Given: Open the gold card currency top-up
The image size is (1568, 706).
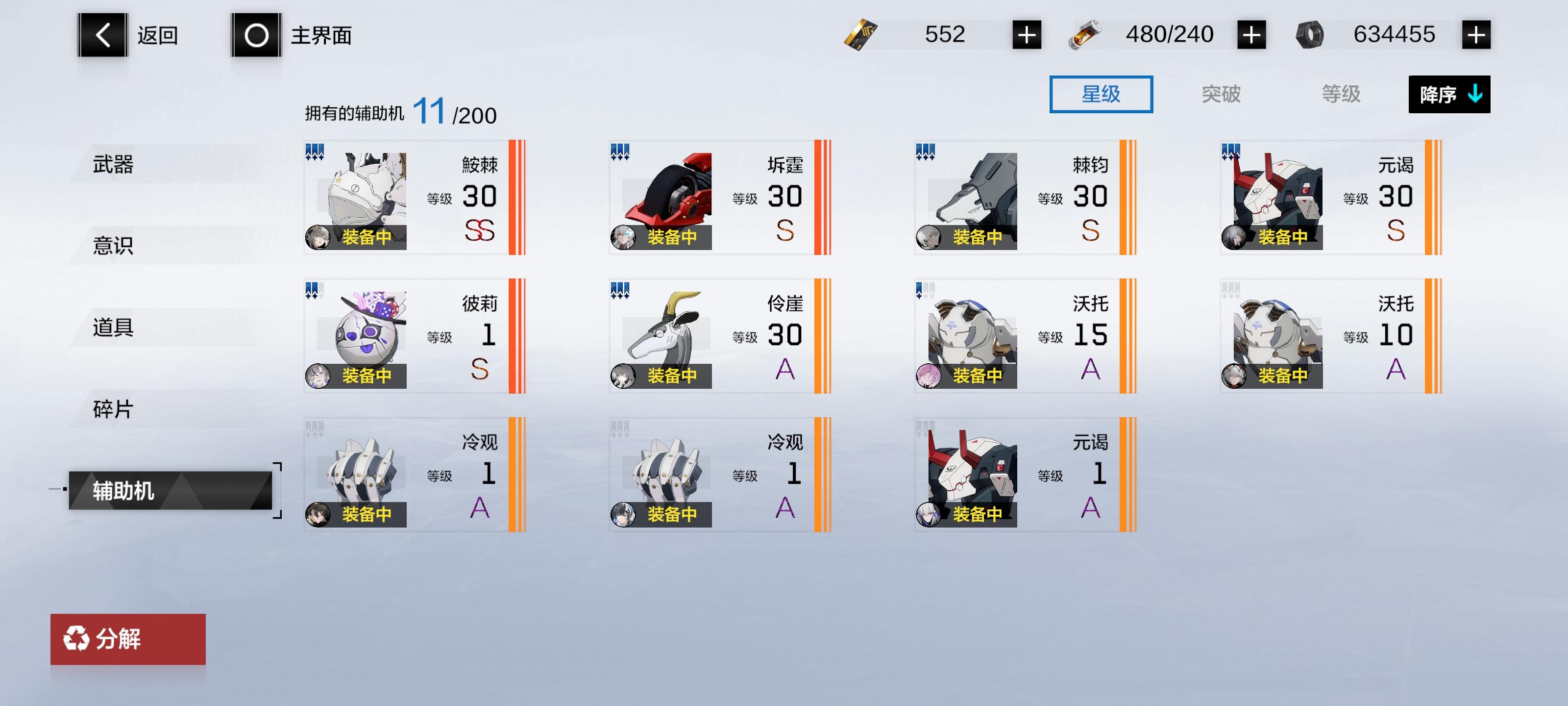Looking at the screenshot, I should tap(1029, 35).
